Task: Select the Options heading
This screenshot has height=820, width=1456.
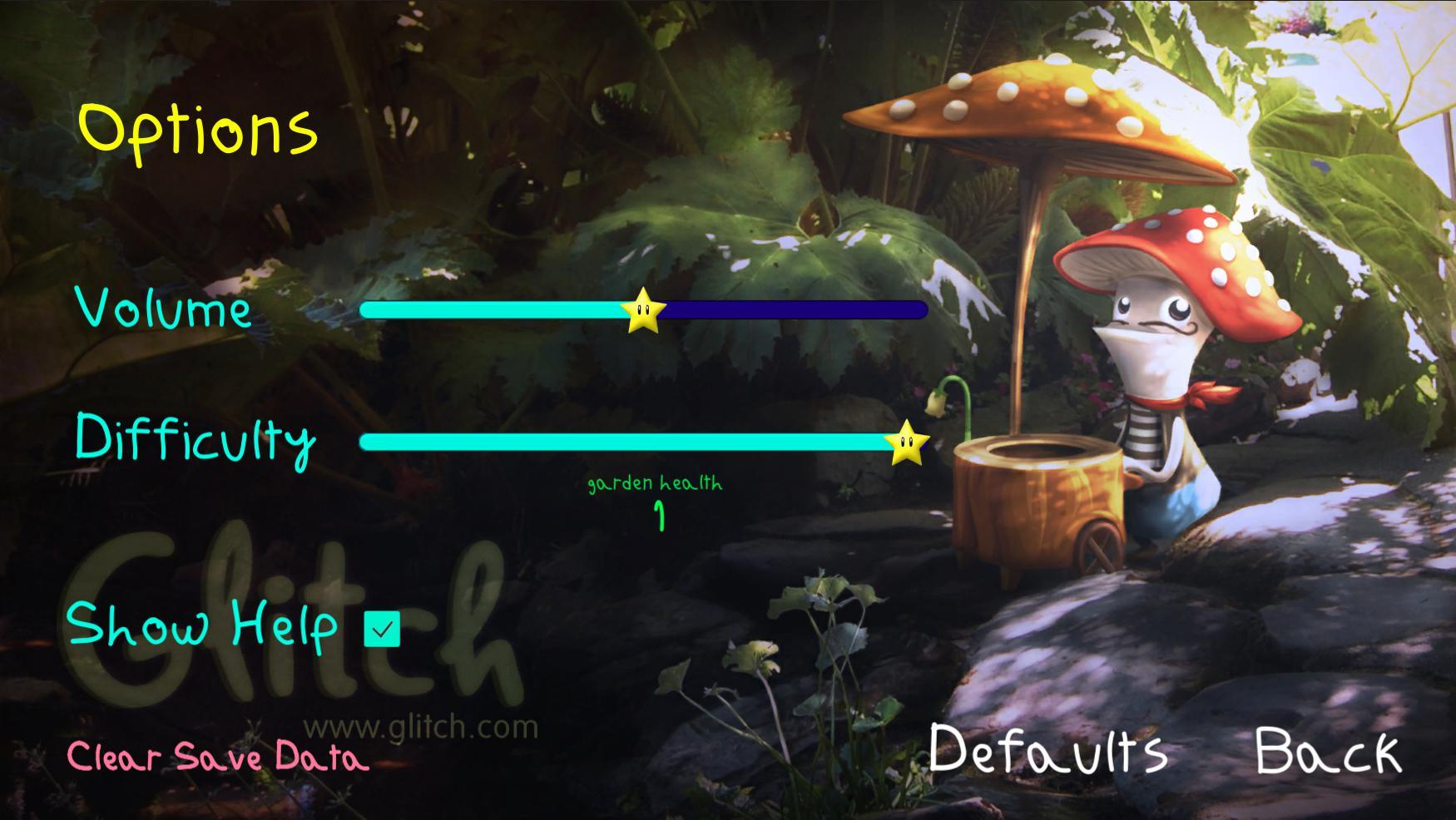Action: click(x=197, y=131)
